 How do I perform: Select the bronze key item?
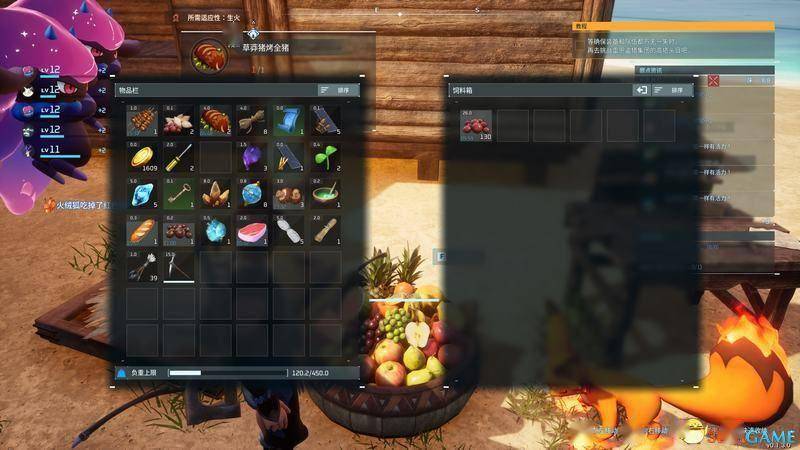pos(178,194)
